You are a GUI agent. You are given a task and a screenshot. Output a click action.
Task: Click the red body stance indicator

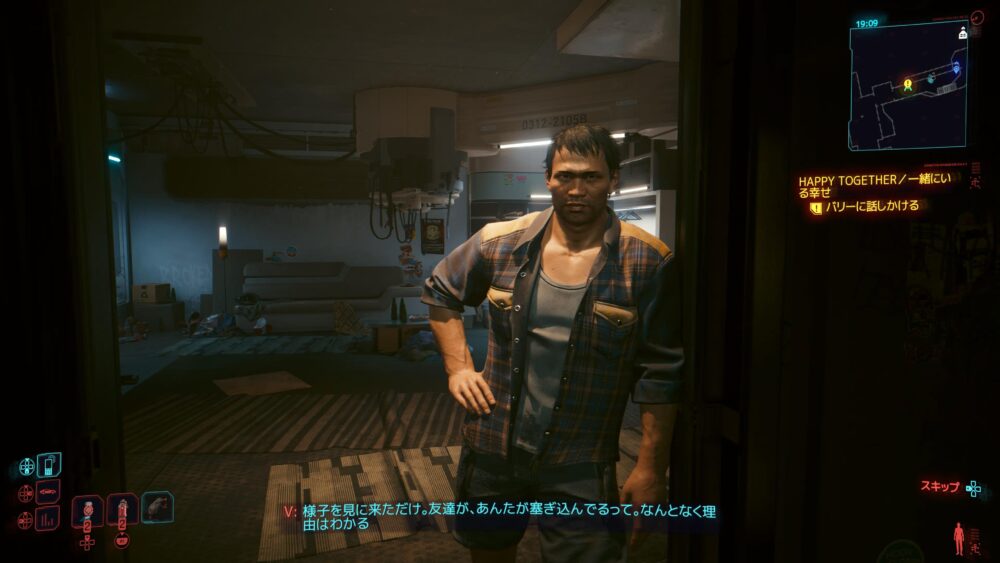(x=959, y=538)
